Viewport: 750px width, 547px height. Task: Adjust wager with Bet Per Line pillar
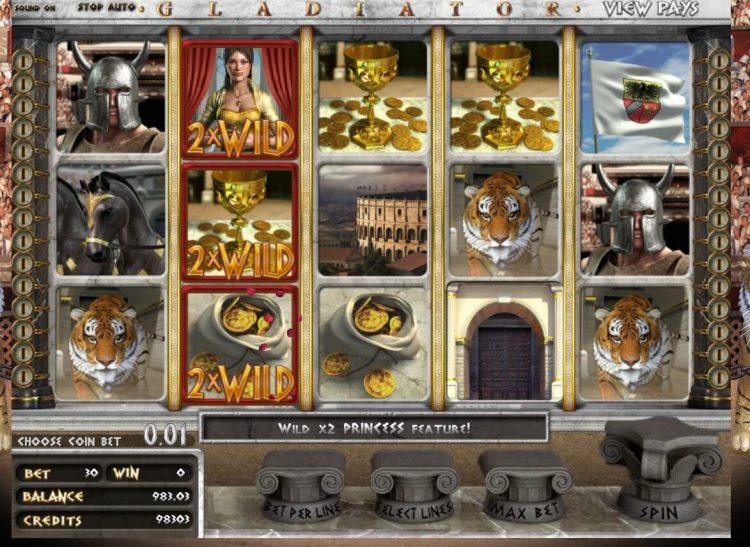[x=300, y=487]
